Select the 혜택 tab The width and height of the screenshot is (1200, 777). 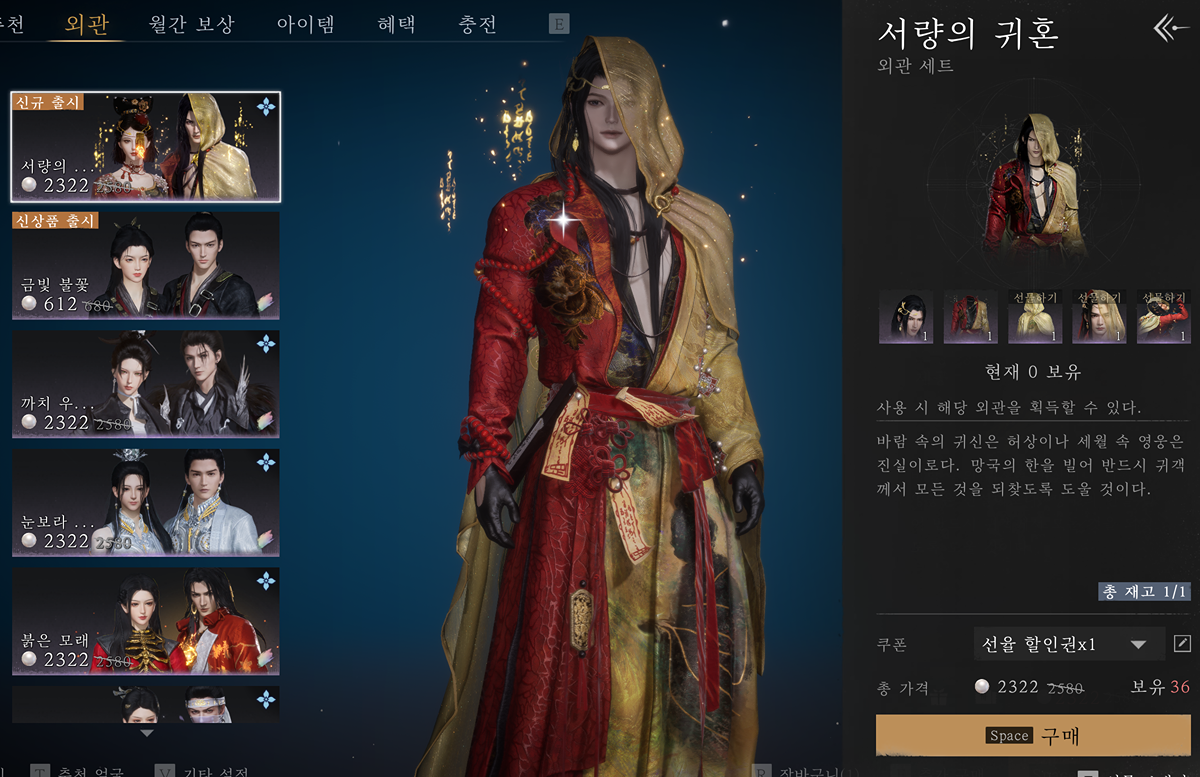click(x=397, y=24)
